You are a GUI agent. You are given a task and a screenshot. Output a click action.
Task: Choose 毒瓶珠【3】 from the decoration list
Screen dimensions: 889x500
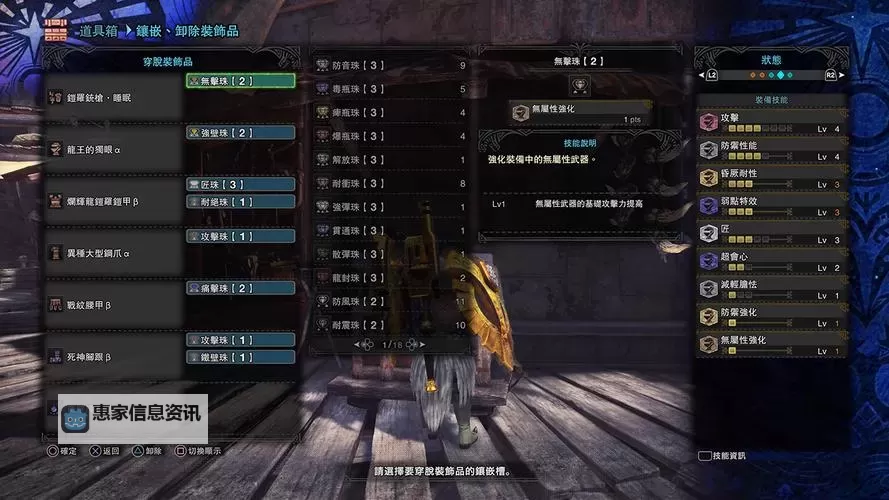tap(392, 89)
